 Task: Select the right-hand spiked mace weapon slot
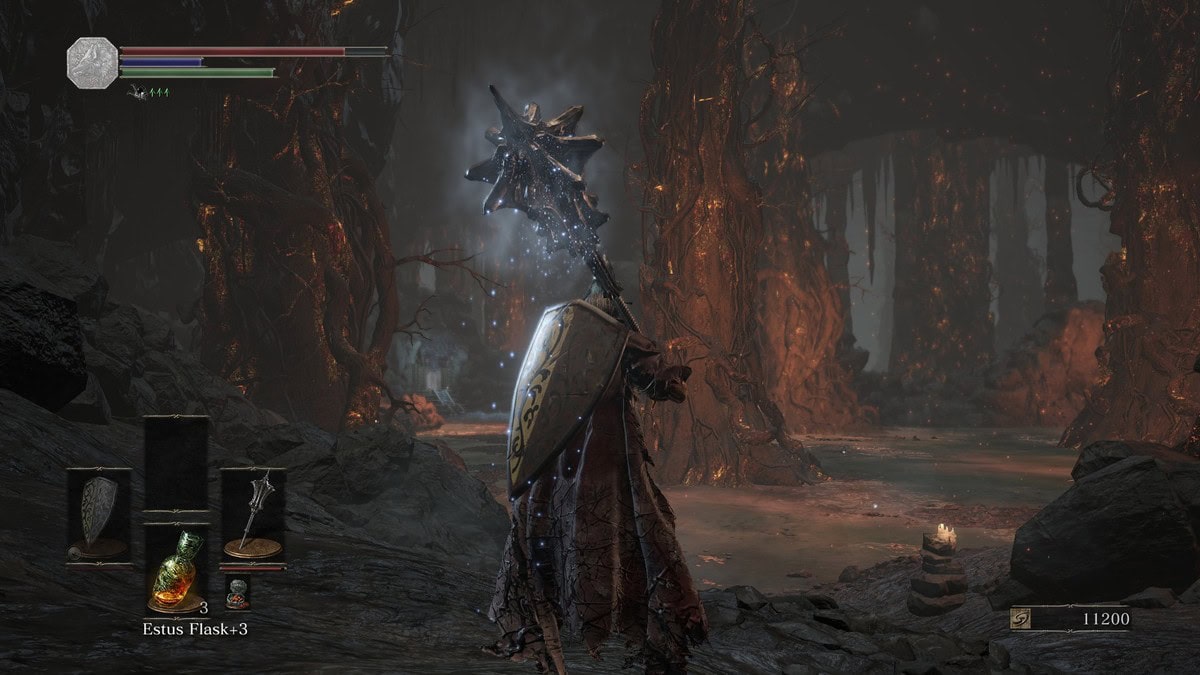pyautogui.click(x=252, y=515)
